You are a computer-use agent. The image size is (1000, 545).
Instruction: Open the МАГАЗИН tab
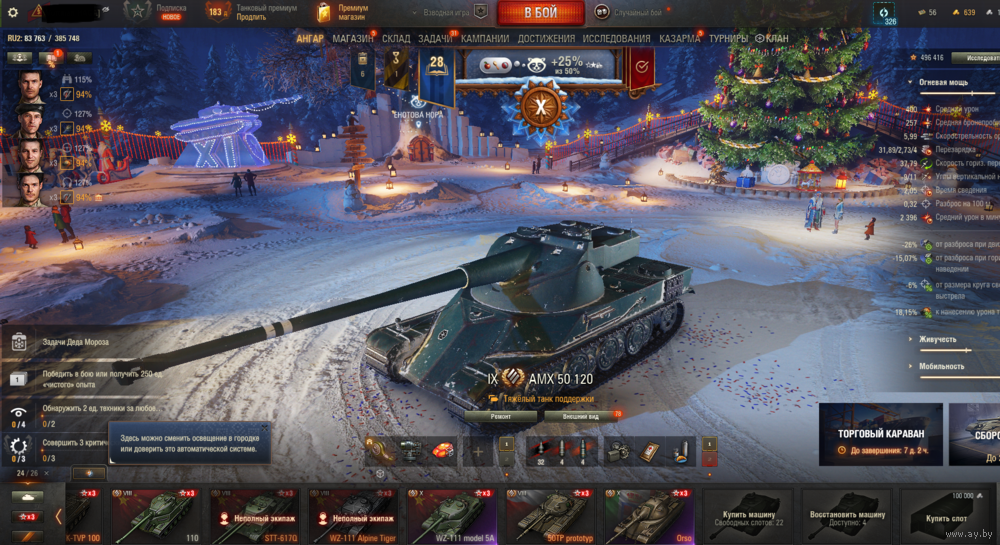click(353, 38)
